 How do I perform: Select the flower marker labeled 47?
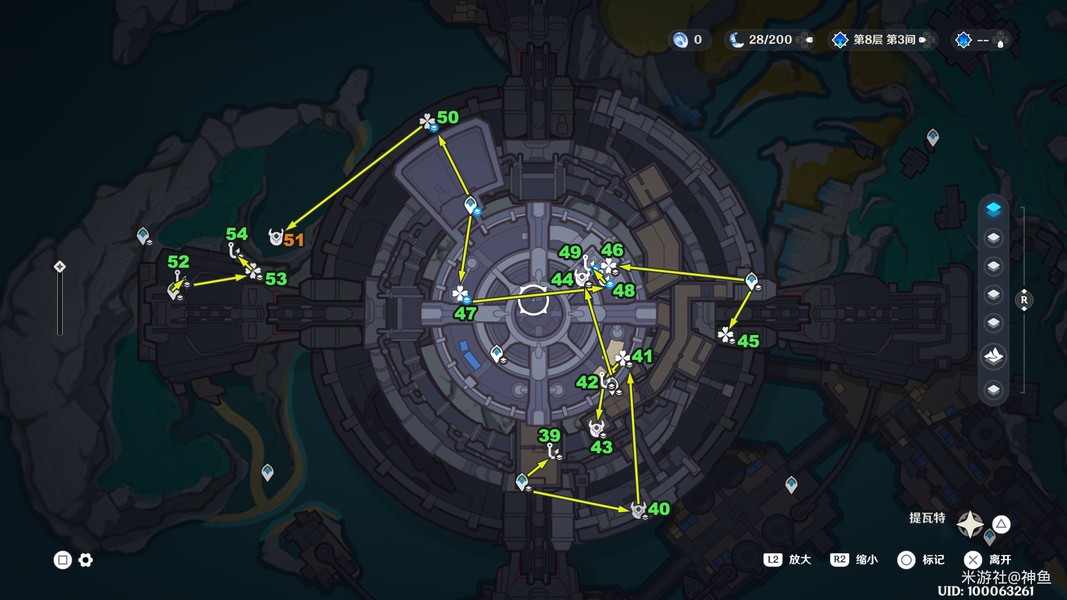tap(460, 294)
